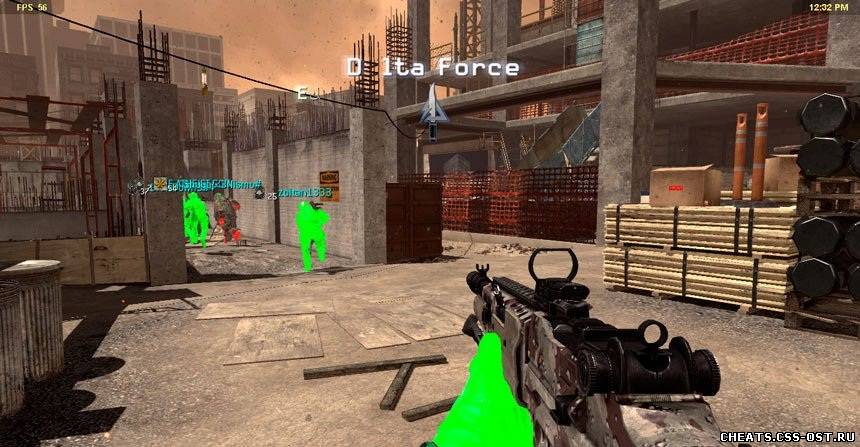Image resolution: width=860 pixels, height=447 pixels.
Task: Select the zoltan1333 player name tag
Action: pos(303,192)
